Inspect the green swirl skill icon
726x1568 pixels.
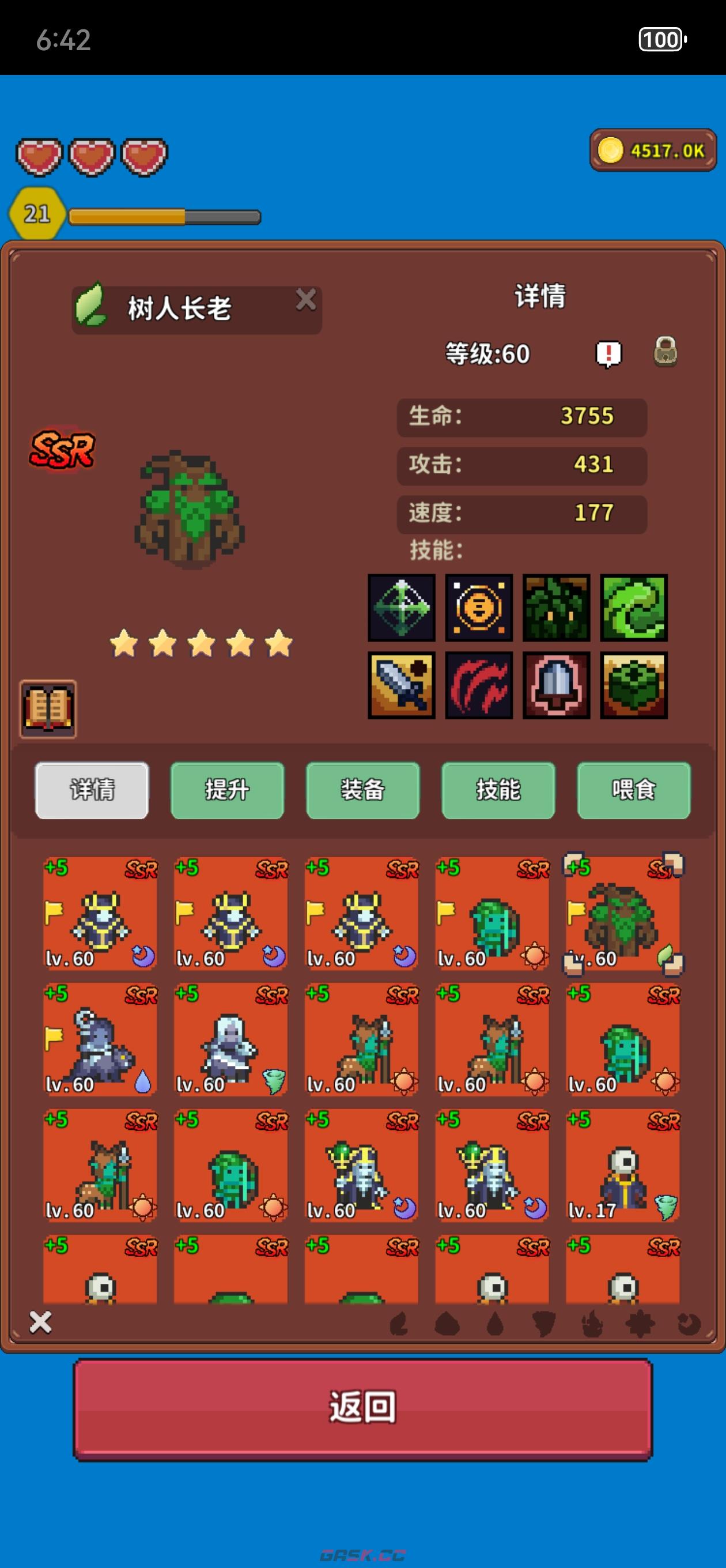point(633,608)
